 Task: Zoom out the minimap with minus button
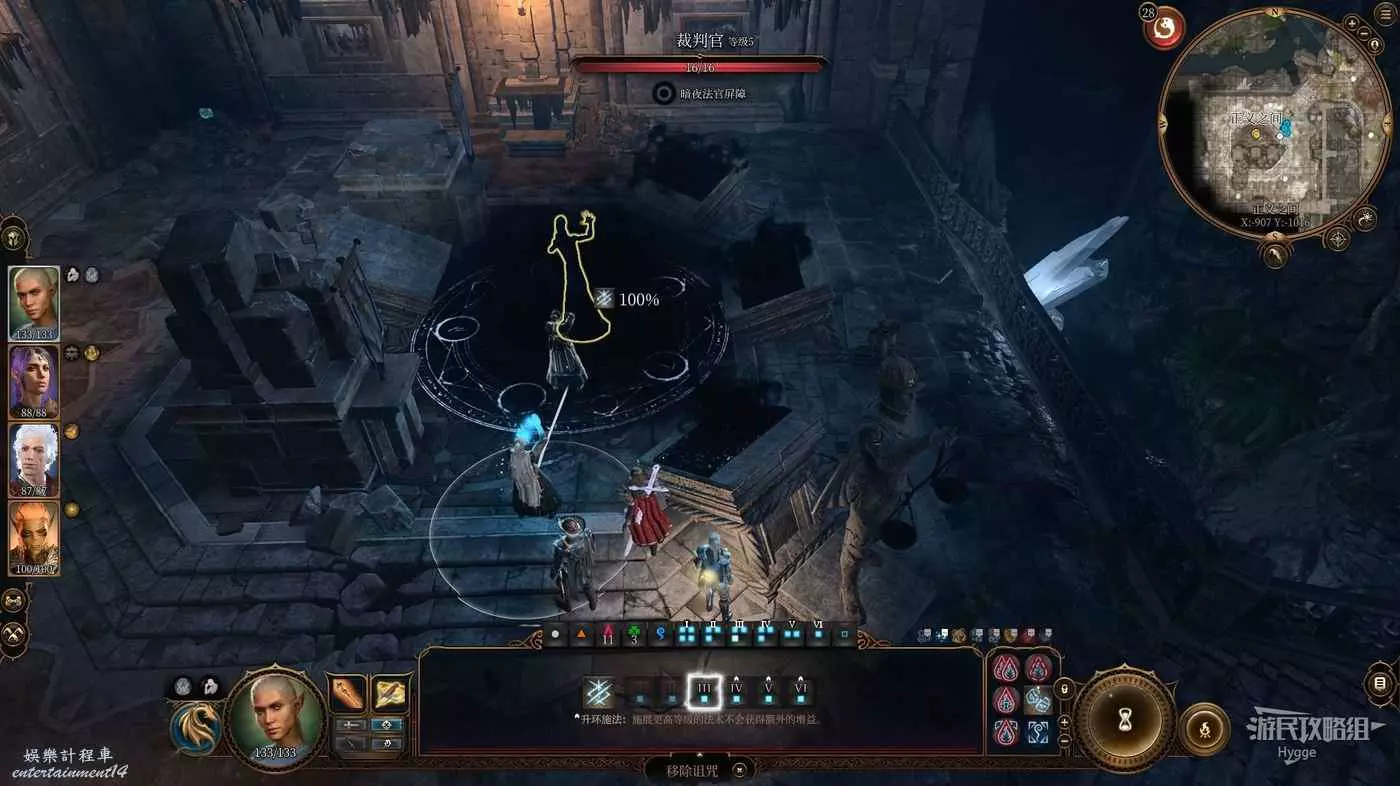coord(1365,34)
